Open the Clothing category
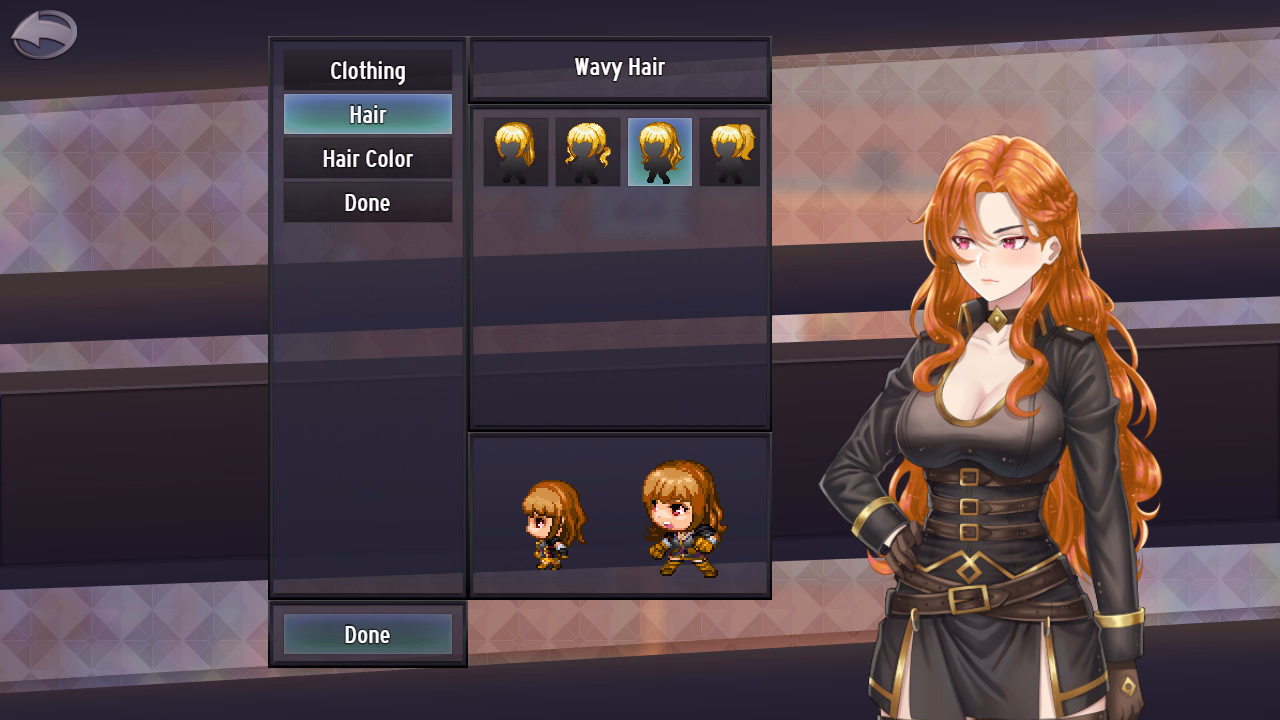 pyautogui.click(x=367, y=71)
